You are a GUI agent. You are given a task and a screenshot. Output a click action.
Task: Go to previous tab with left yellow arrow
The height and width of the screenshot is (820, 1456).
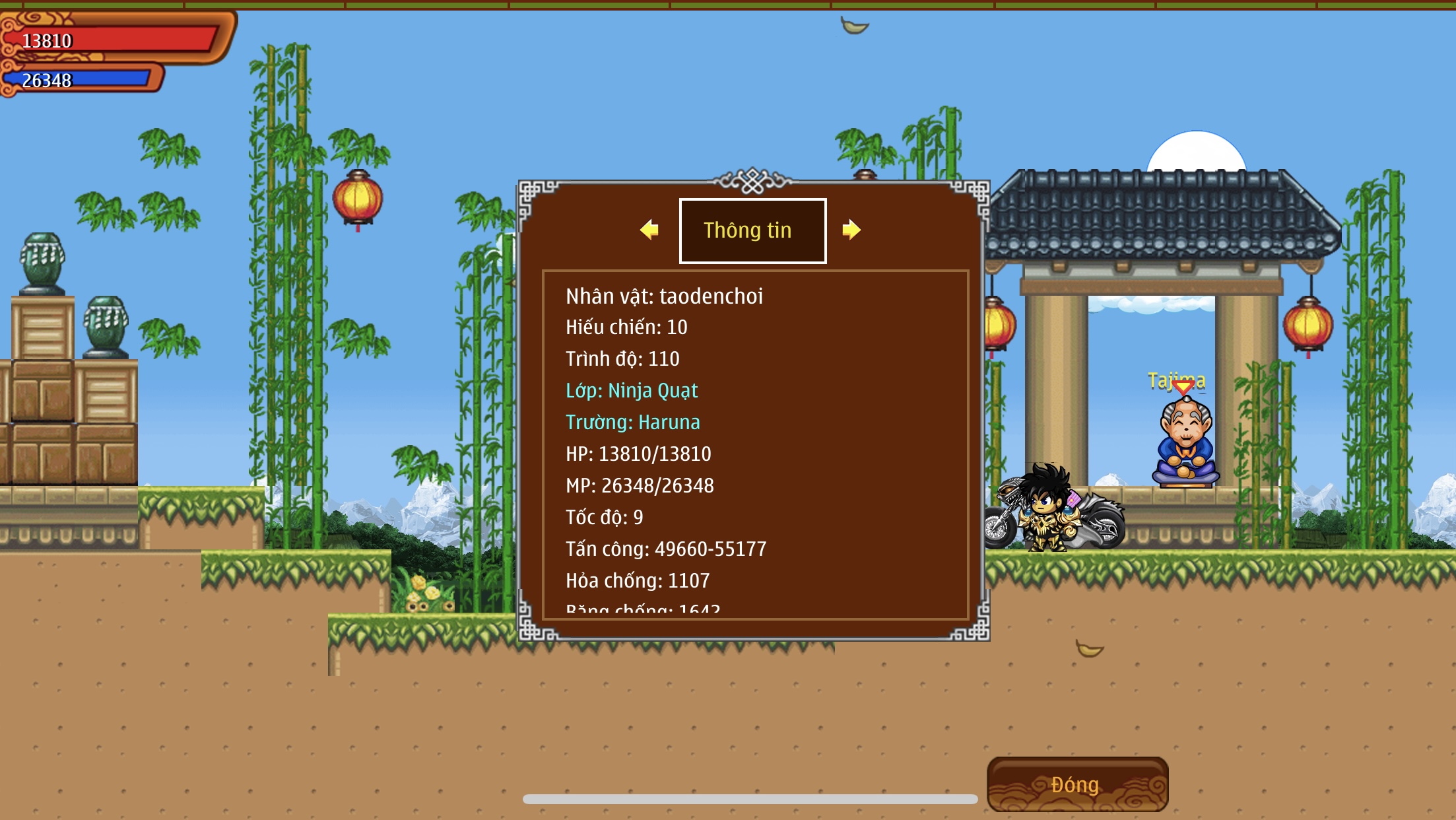(649, 230)
